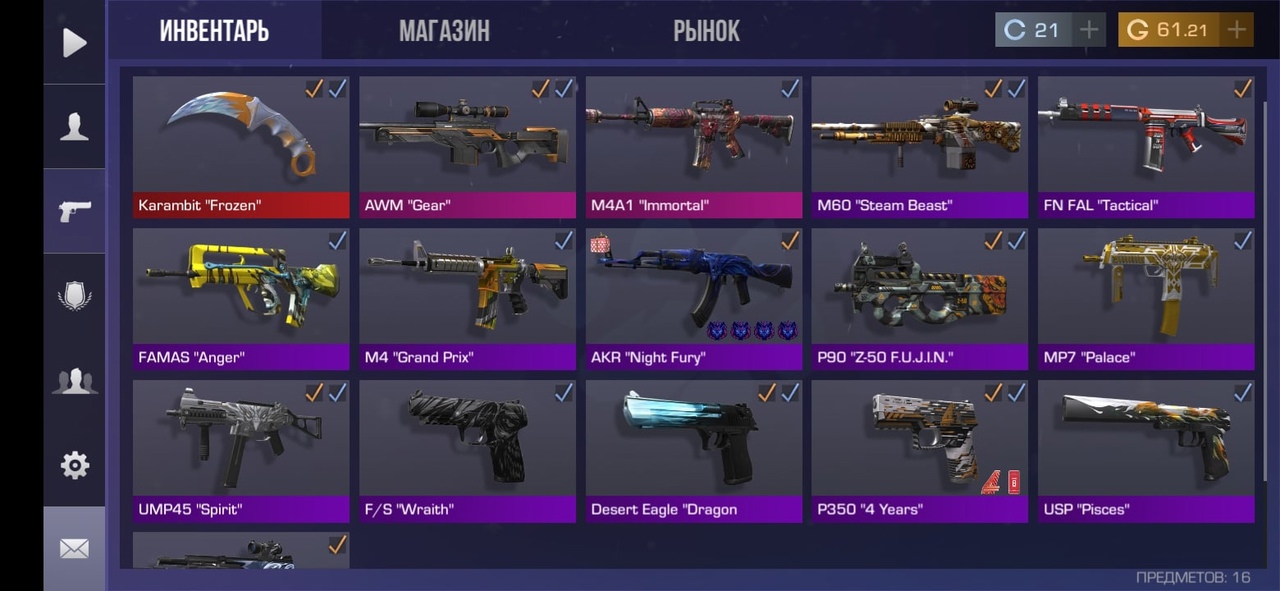Add silver coins with the plus button
This screenshot has width=1280, height=591.
click(x=1088, y=30)
